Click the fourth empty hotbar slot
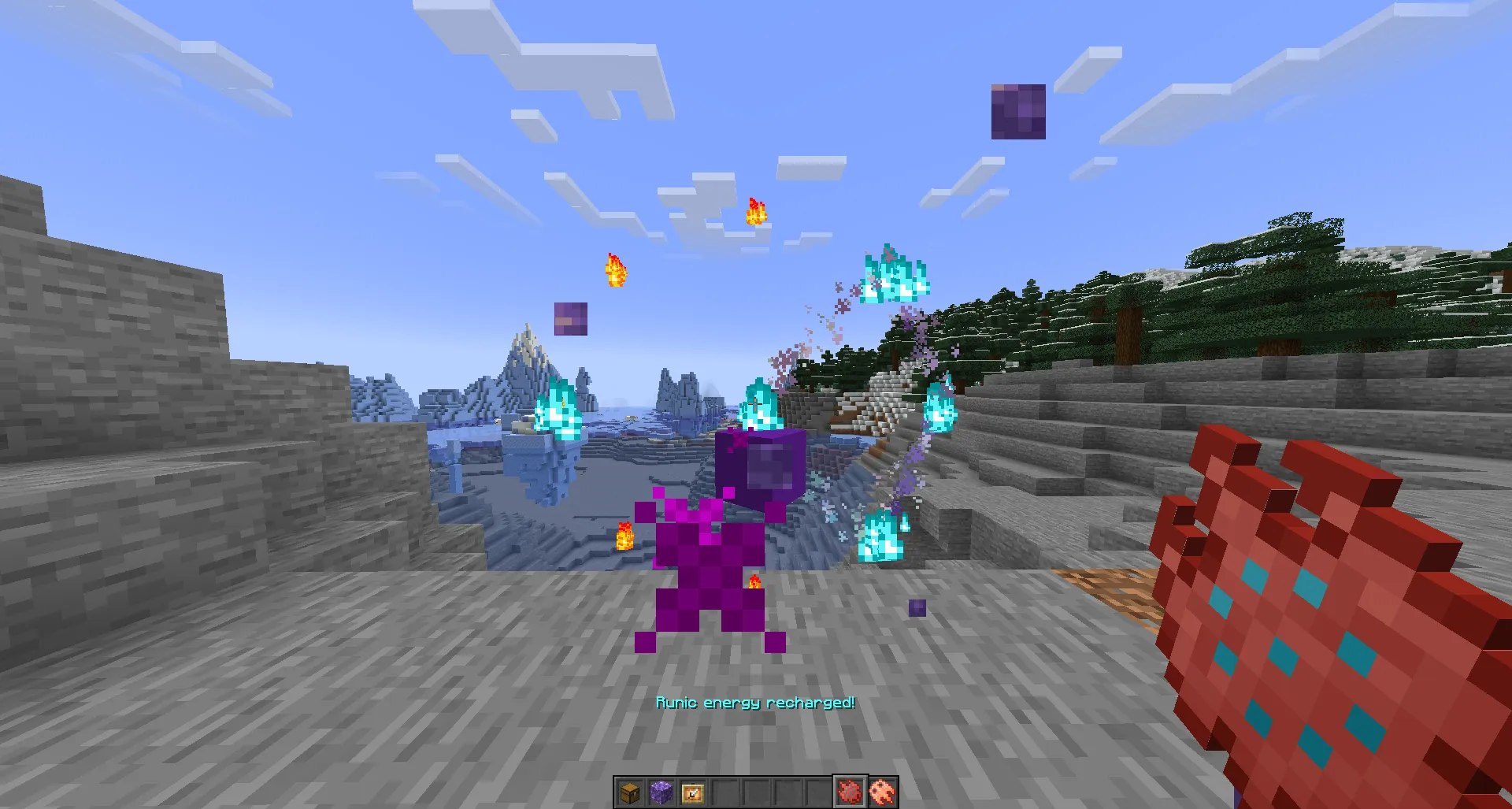This screenshot has width=1512, height=809. [x=725, y=792]
